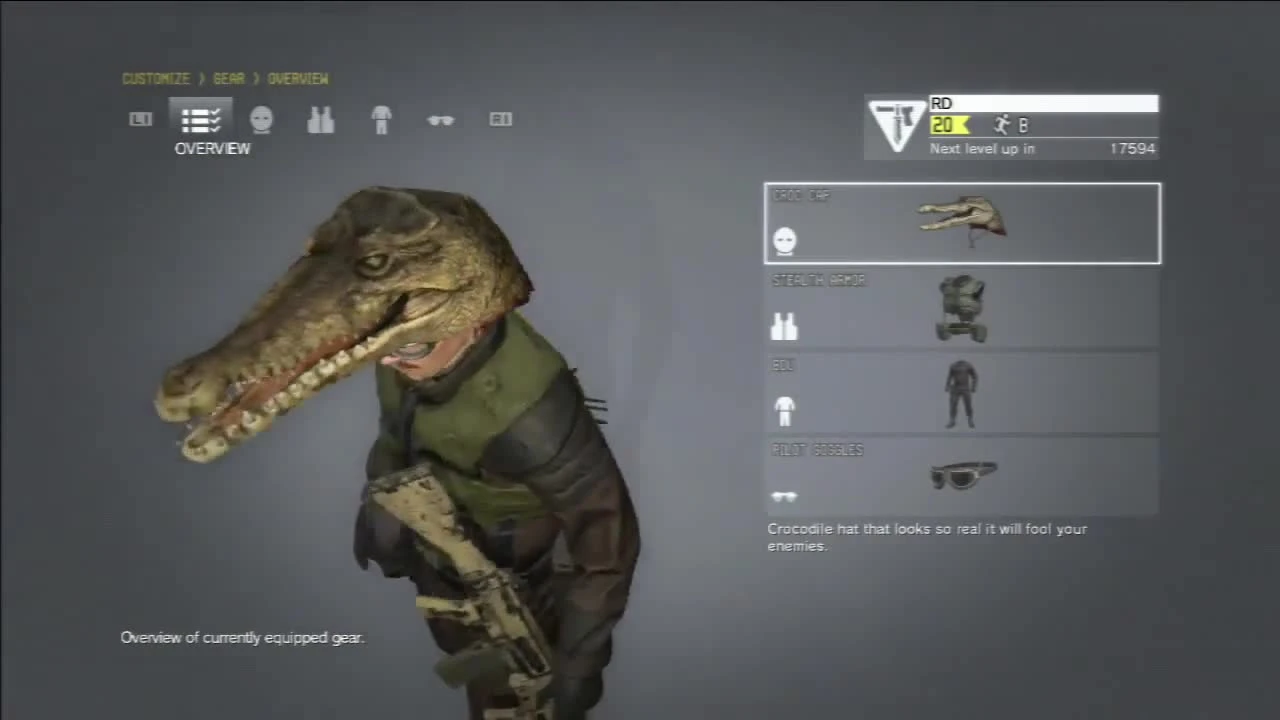Select the leftmost square icon in the gear toolbar
This screenshot has width=1280, height=720.
140,120
